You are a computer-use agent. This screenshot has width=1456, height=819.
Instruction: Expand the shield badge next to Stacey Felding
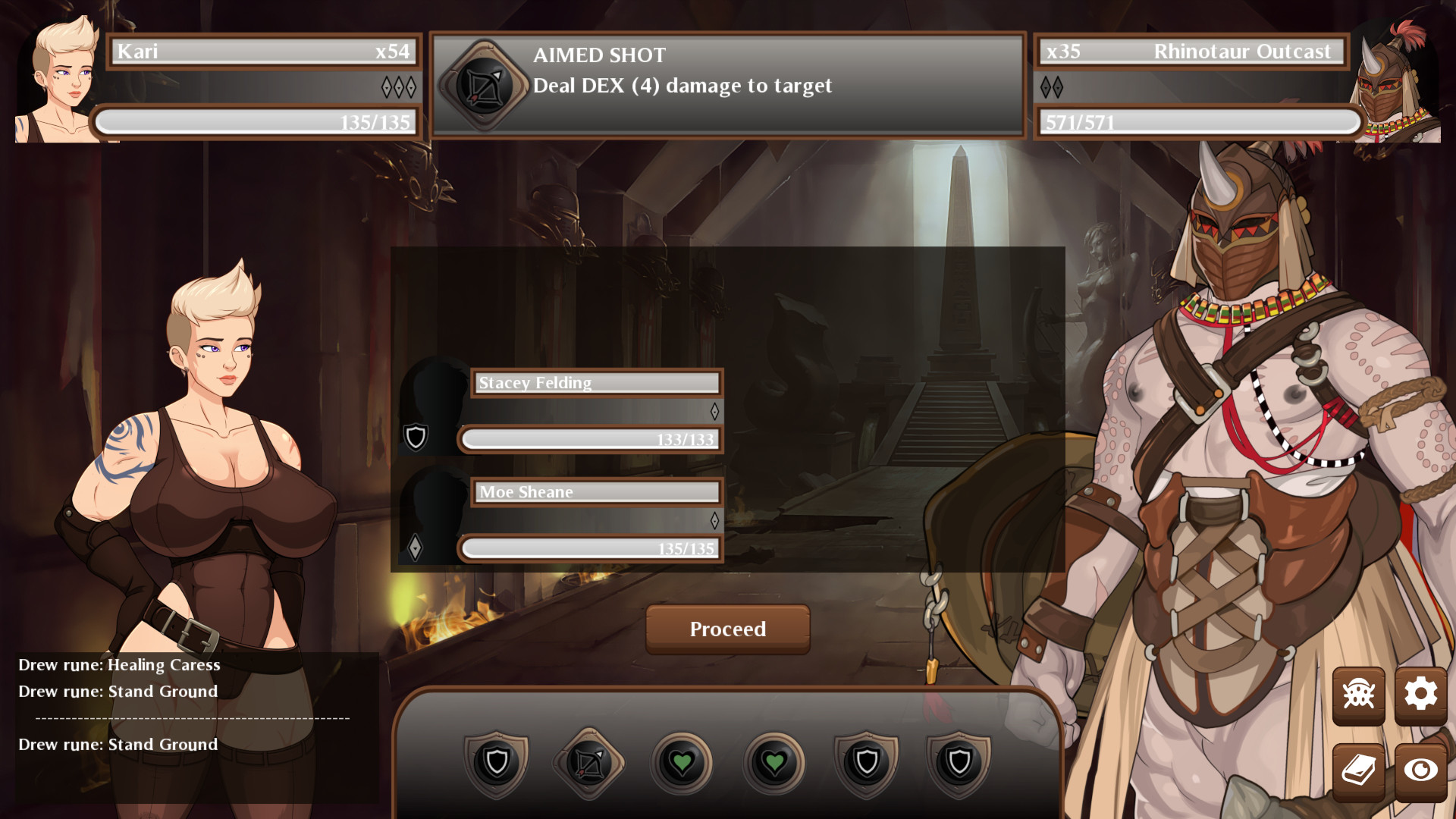tap(415, 438)
